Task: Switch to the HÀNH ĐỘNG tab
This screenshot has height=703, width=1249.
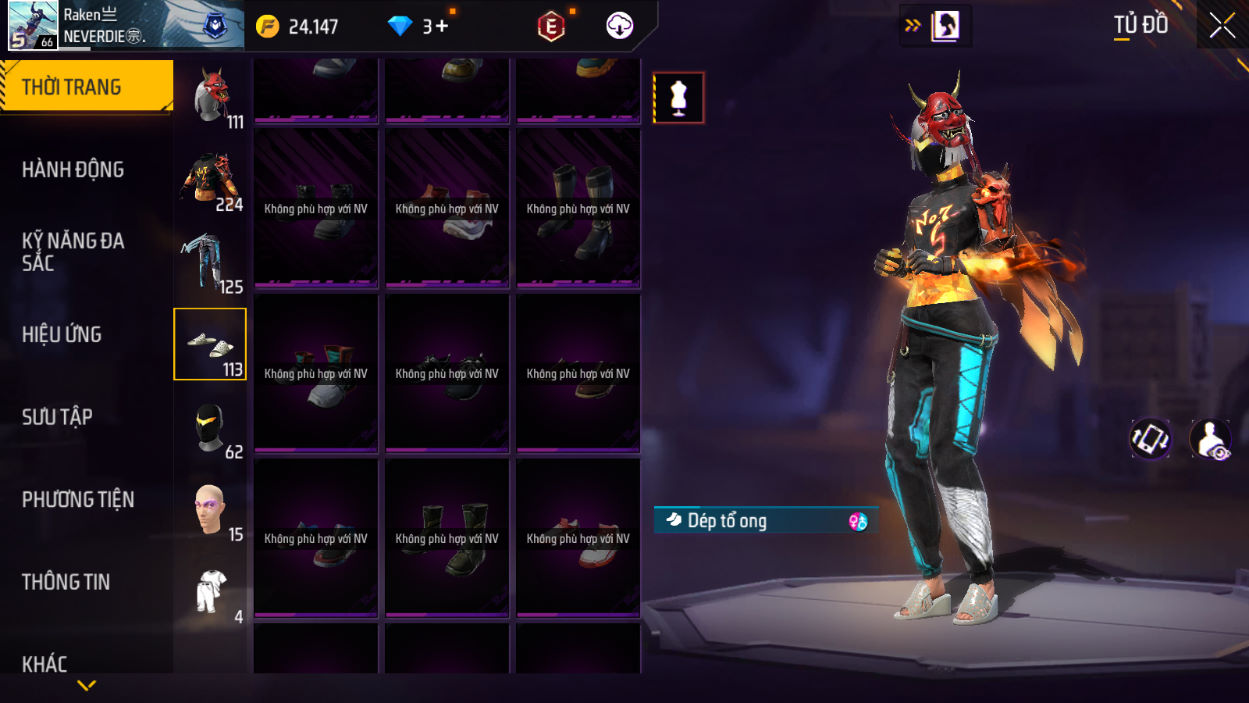Action: 73,170
